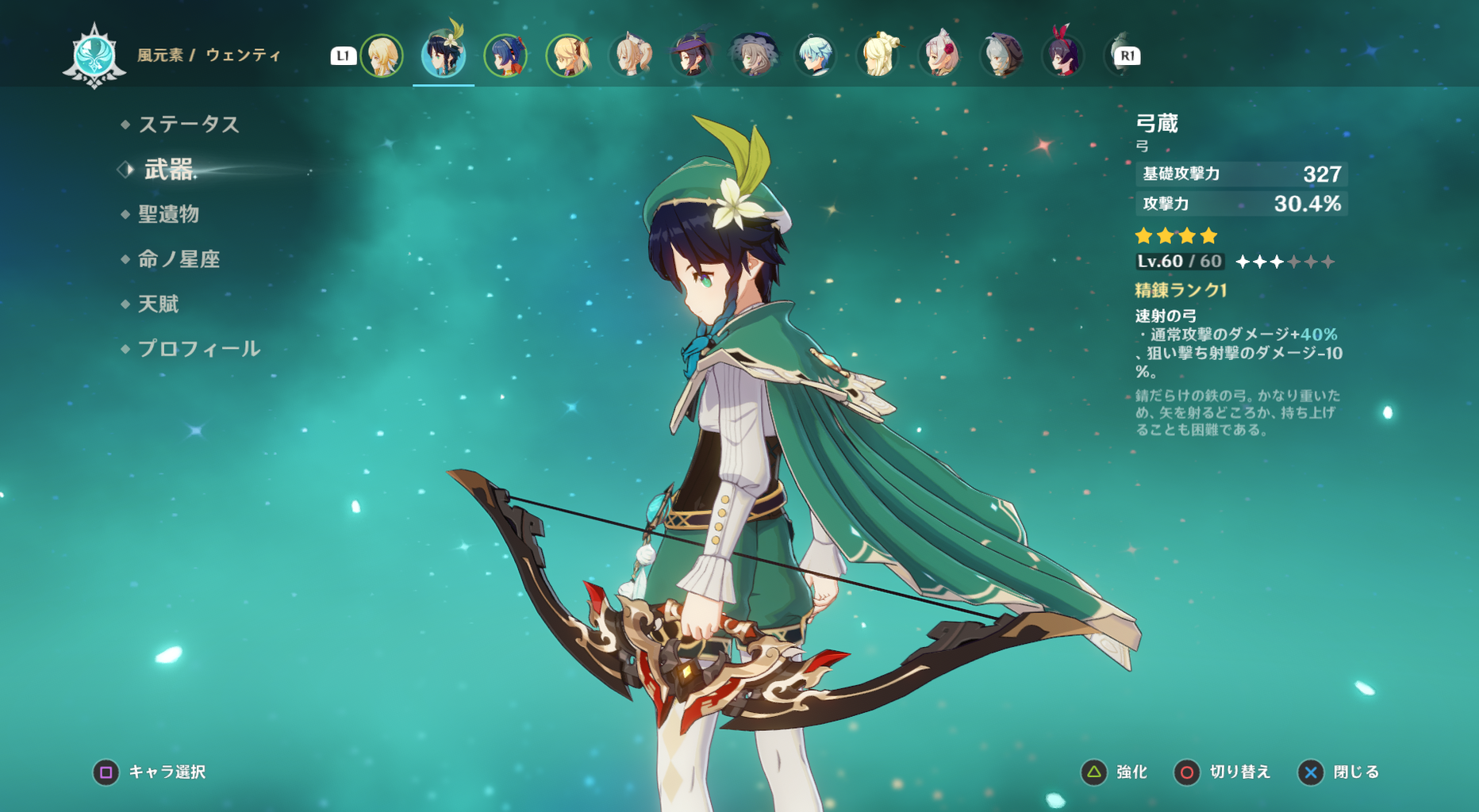Image resolution: width=1479 pixels, height=812 pixels.
Task: Switch to Noelle's portrait with the rose
Action: (x=939, y=56)
